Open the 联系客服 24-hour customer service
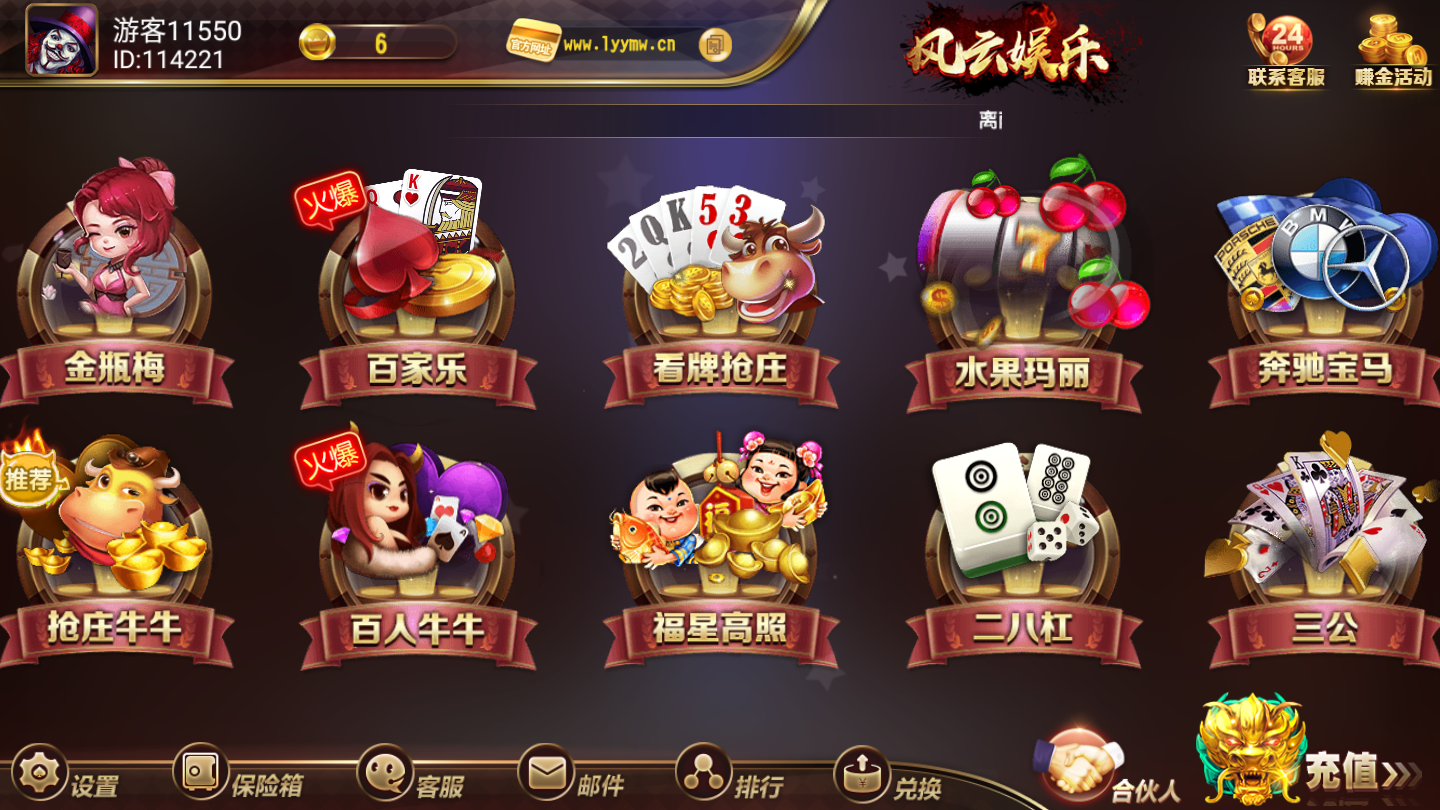 click(x=1286, y=45)
